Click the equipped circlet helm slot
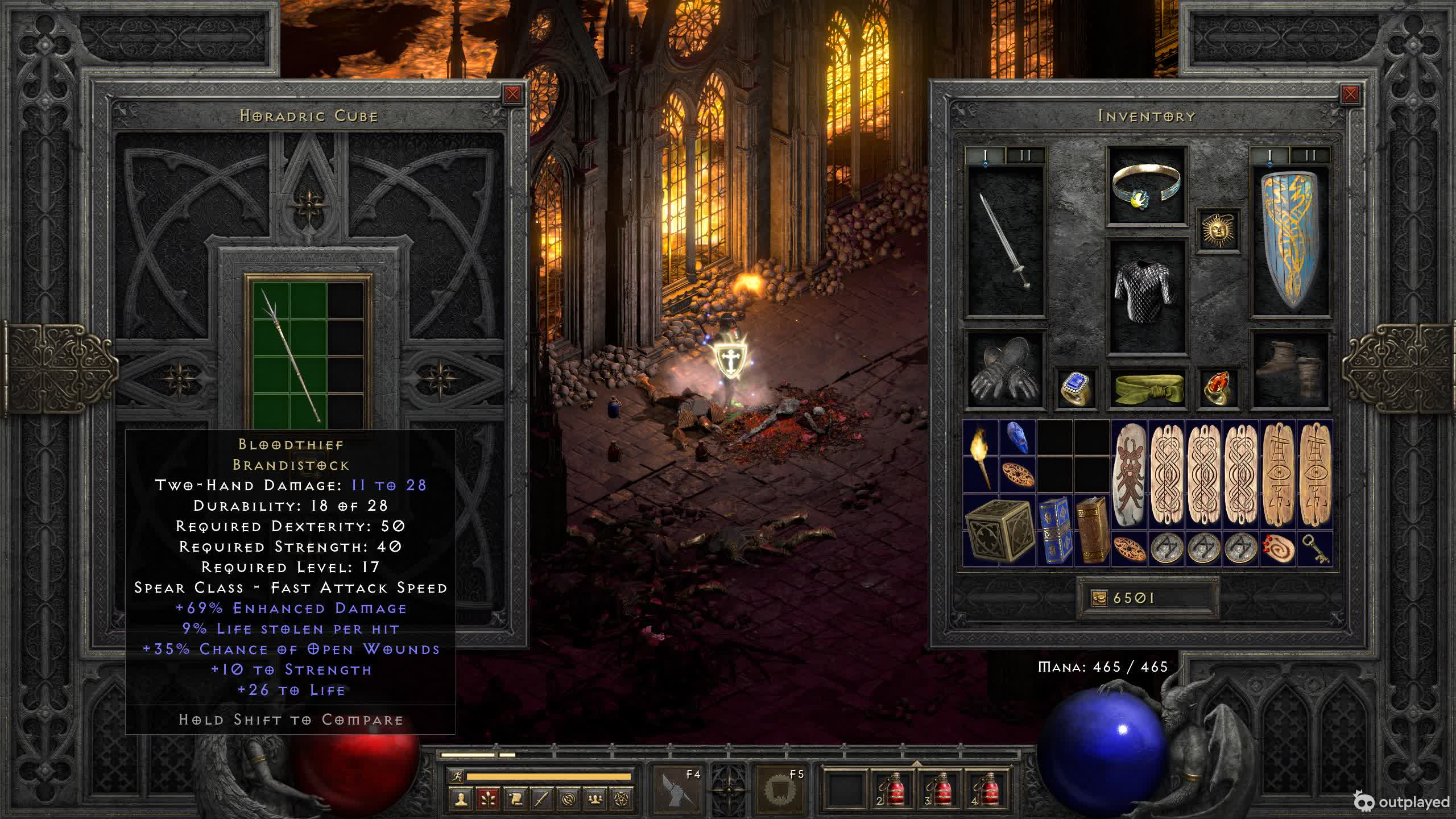The width and height of the screenshot is (1456, 819). pos(1147,186)
